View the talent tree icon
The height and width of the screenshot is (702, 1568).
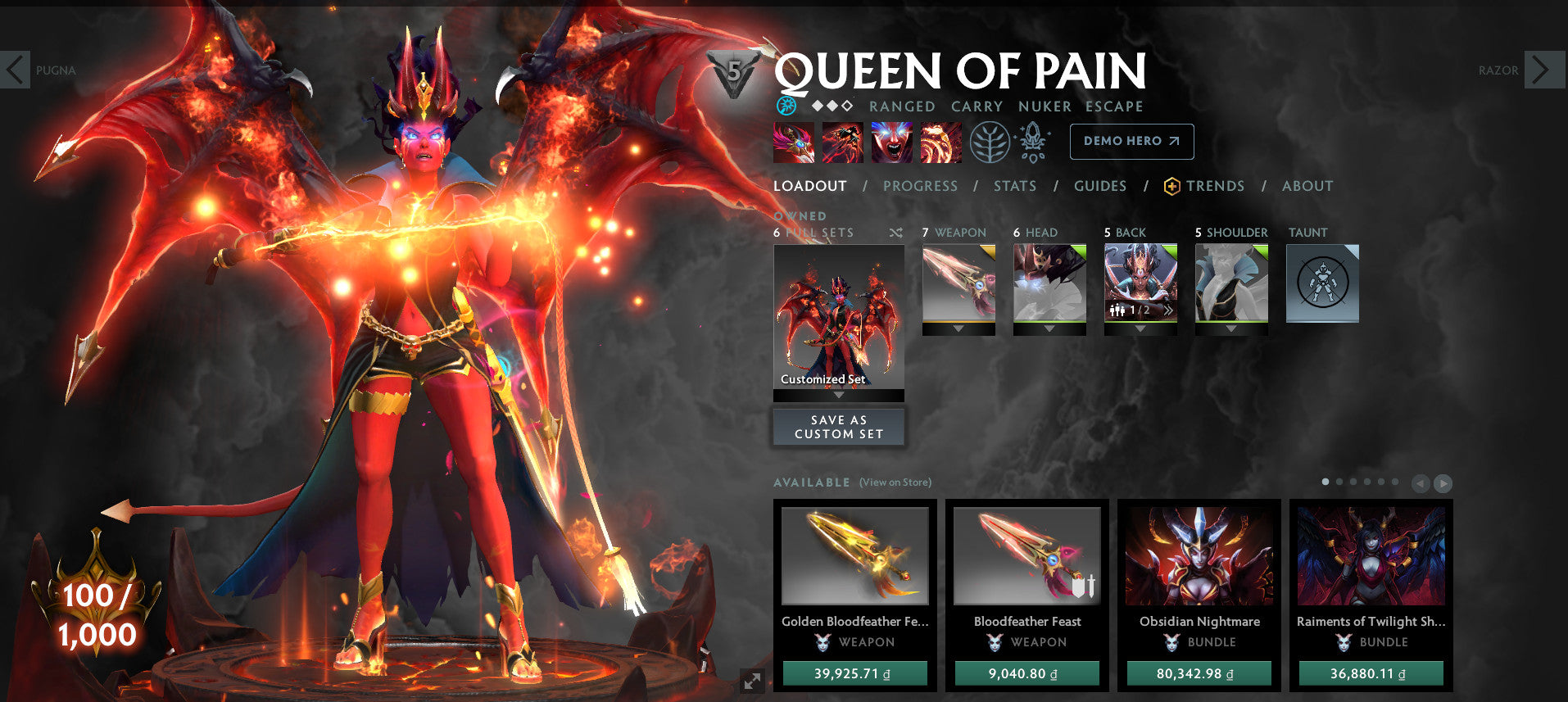click(x=990, y=141)
